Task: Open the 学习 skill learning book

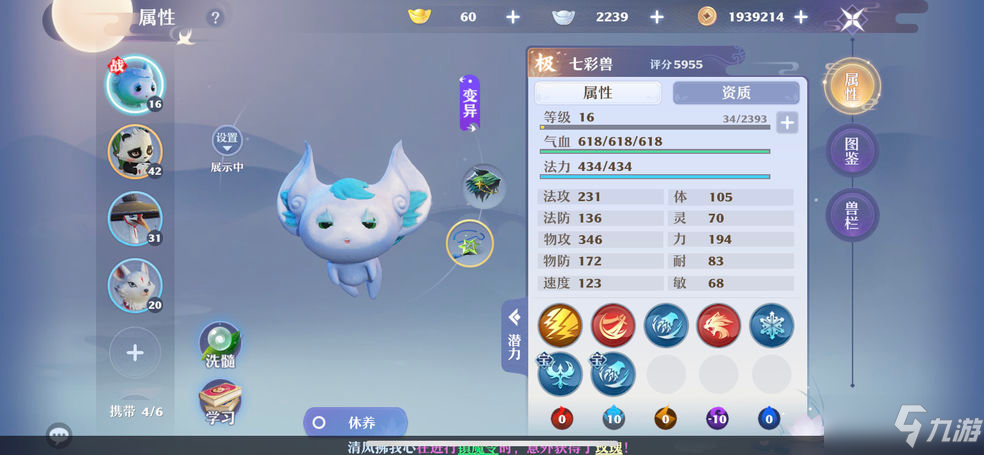Action: [x=219, y=402]
